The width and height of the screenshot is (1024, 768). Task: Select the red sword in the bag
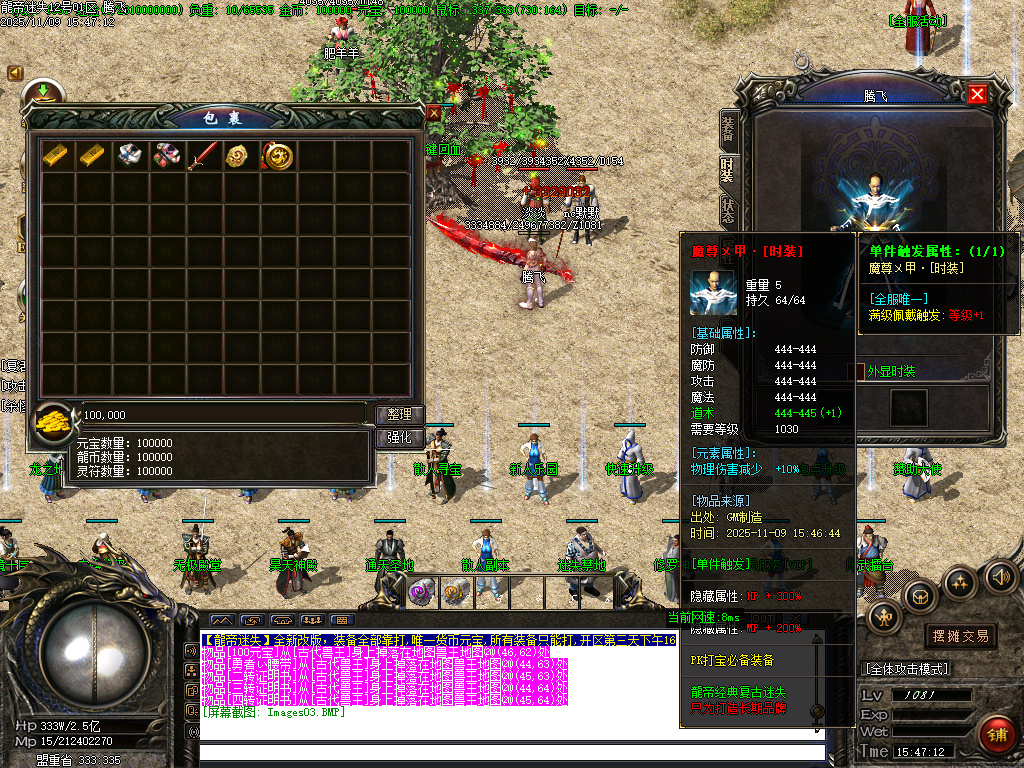pos(203,155)
